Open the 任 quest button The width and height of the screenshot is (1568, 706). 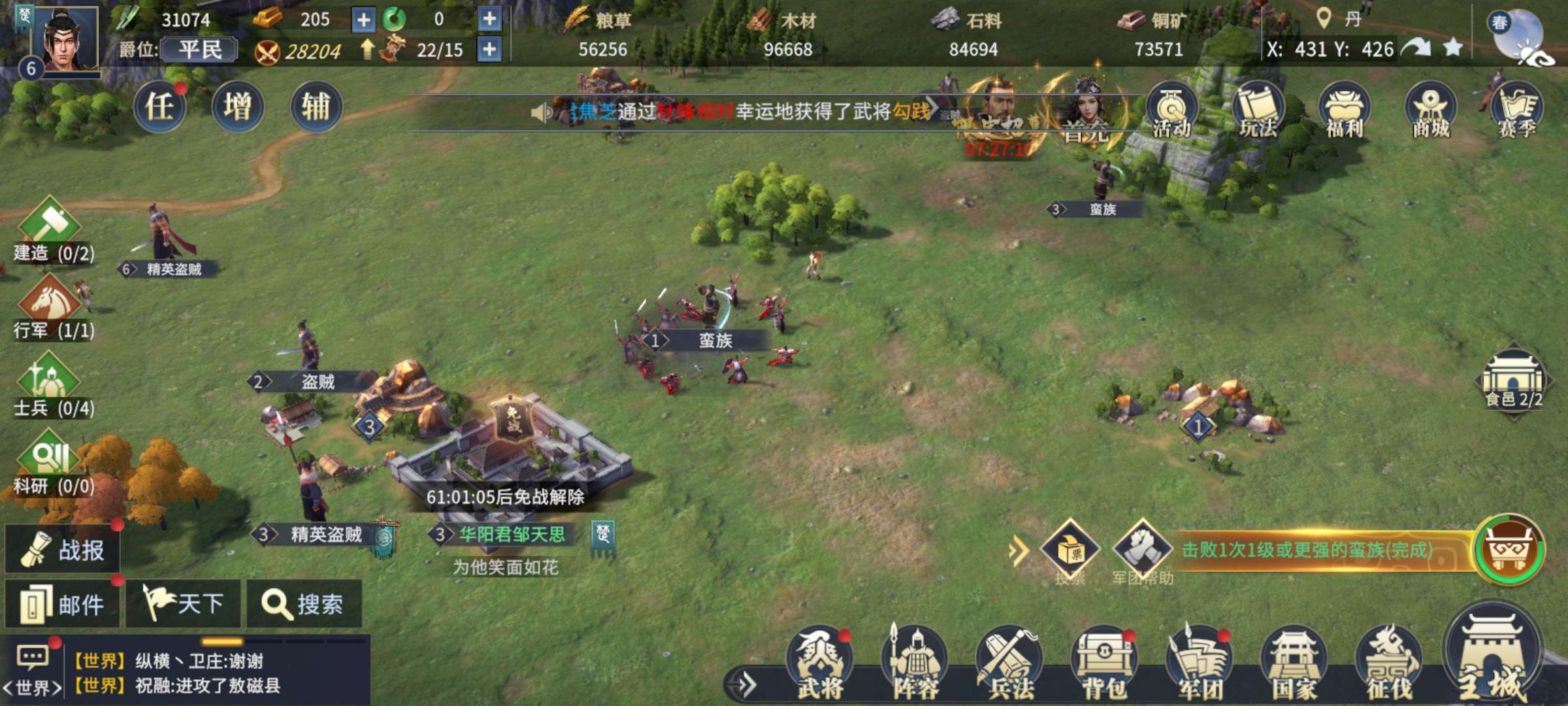tap(160, 107)
